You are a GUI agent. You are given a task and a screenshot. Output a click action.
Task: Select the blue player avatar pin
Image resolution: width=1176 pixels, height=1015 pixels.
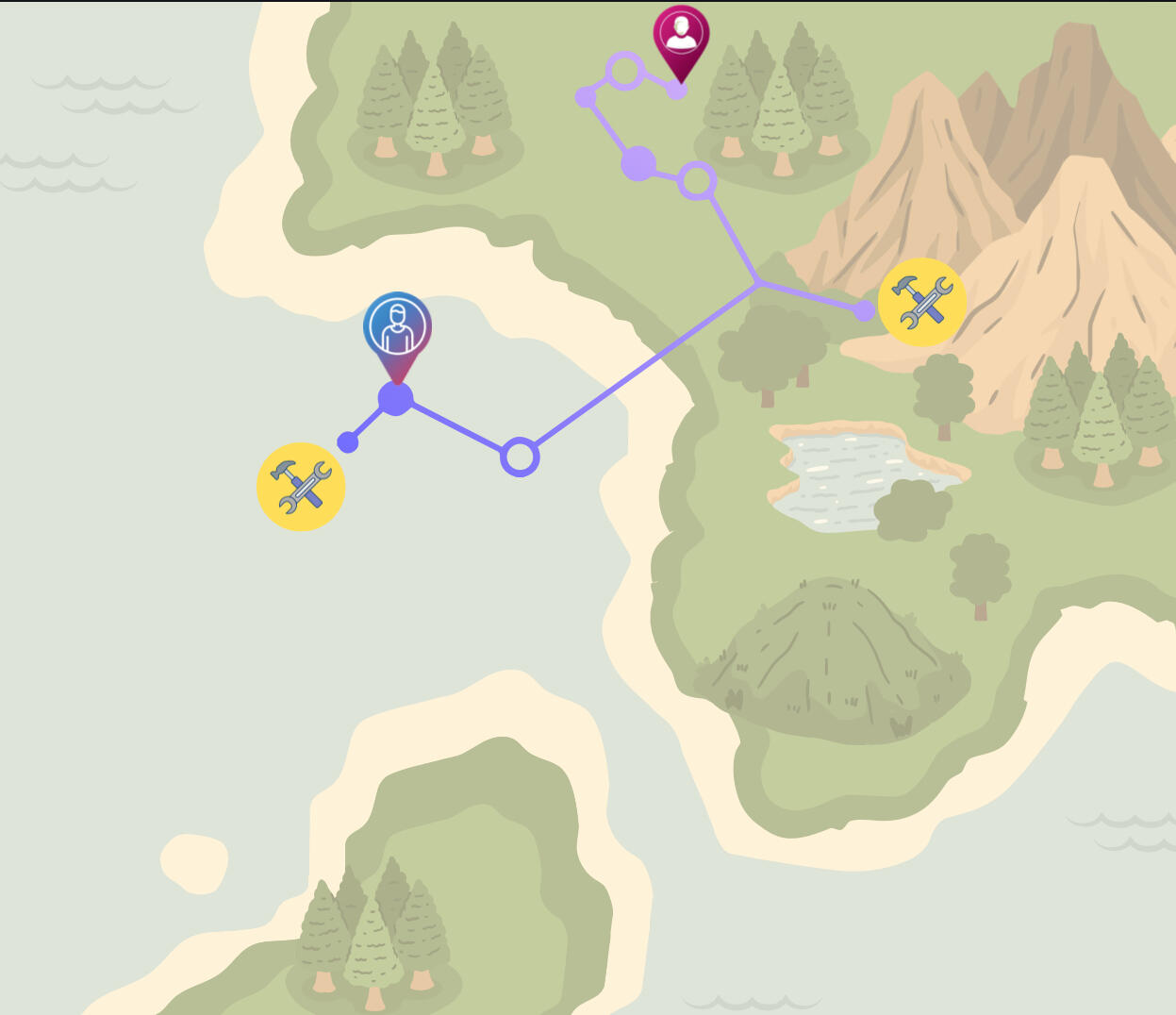pos(397,328)
